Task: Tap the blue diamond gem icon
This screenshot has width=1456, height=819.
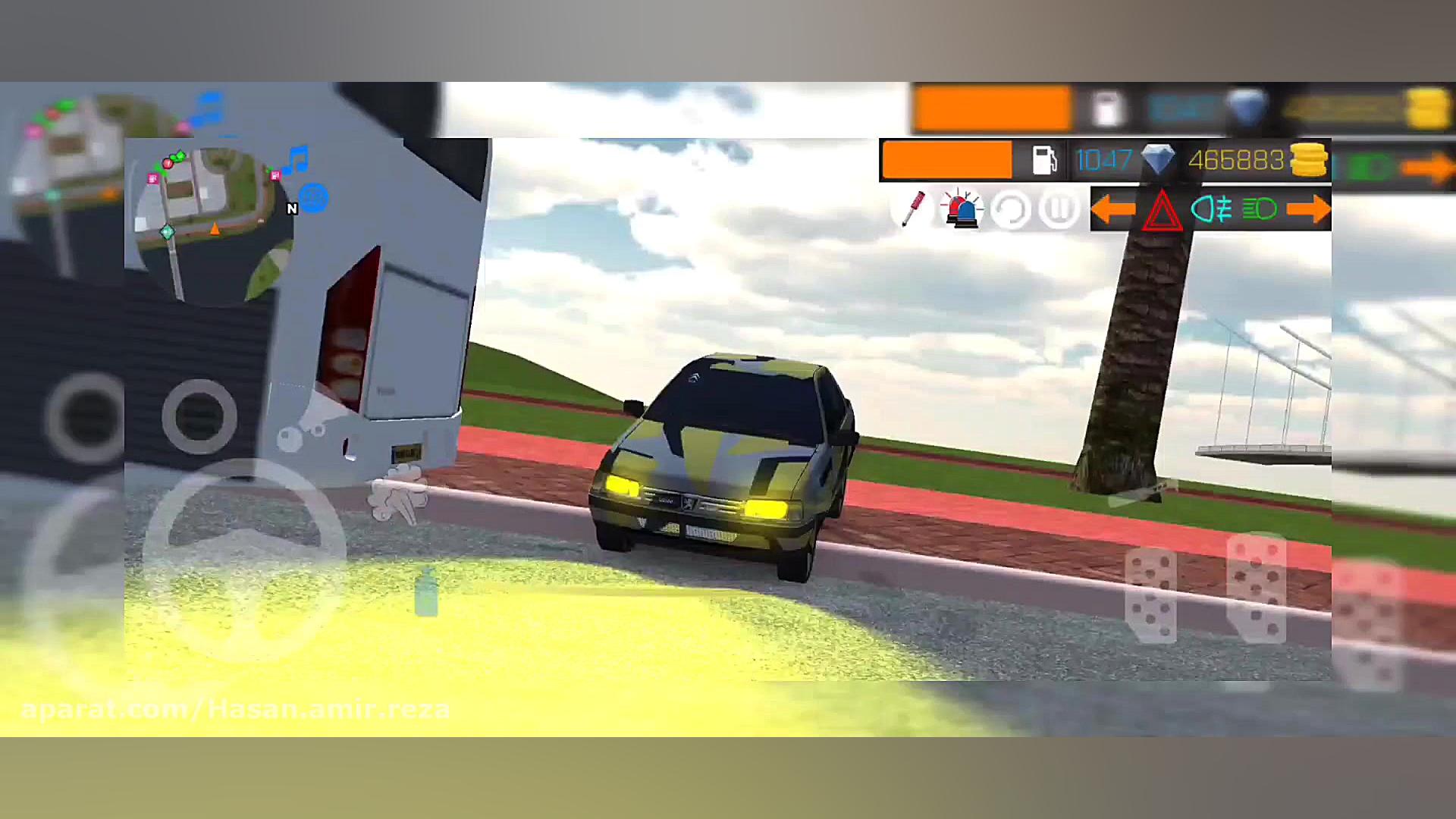Action: (x=1158, y=159)
